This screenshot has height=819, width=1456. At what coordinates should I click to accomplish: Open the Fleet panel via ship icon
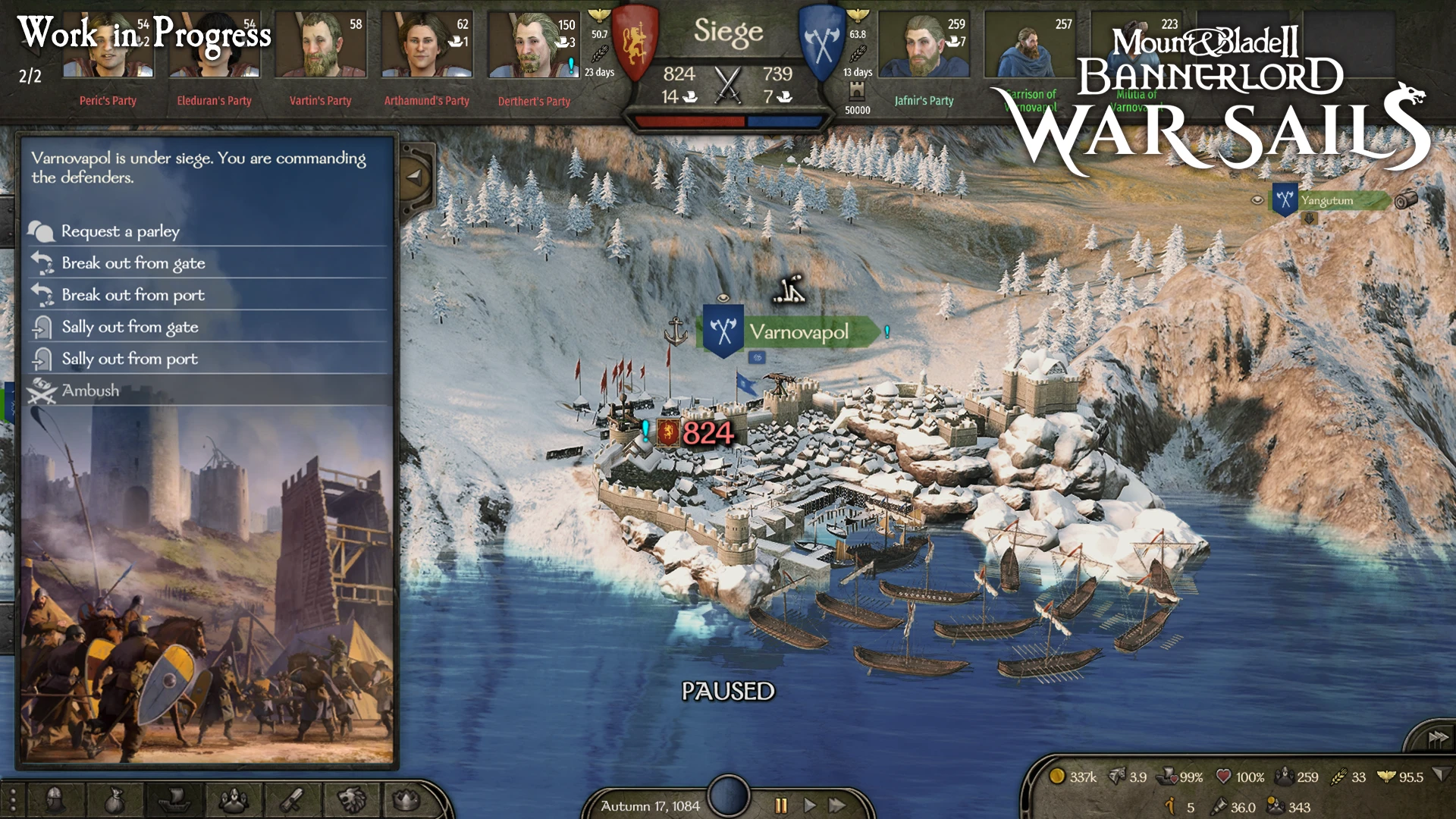tap(174, 801)
